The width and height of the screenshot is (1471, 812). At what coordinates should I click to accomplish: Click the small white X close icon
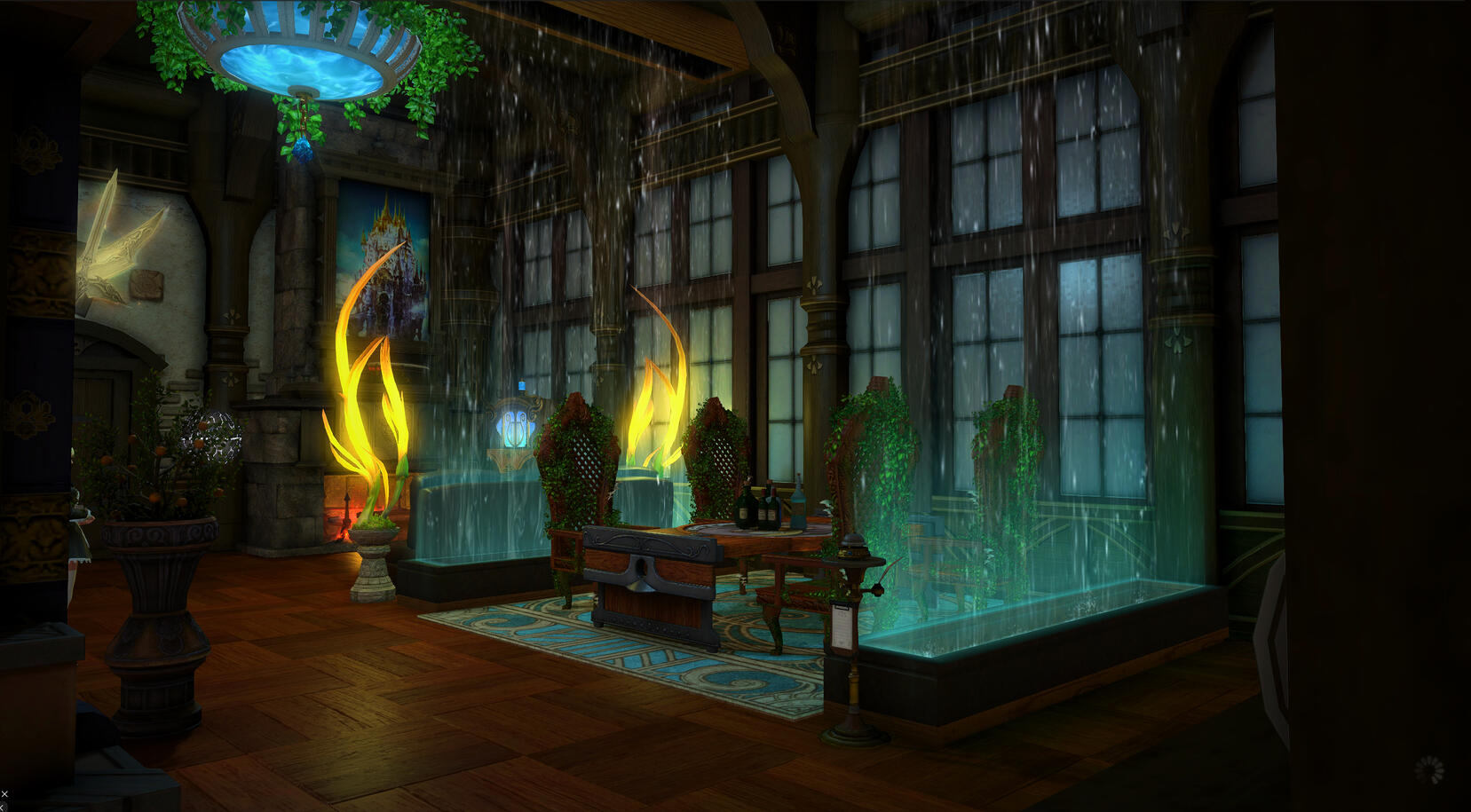[4, 794]
